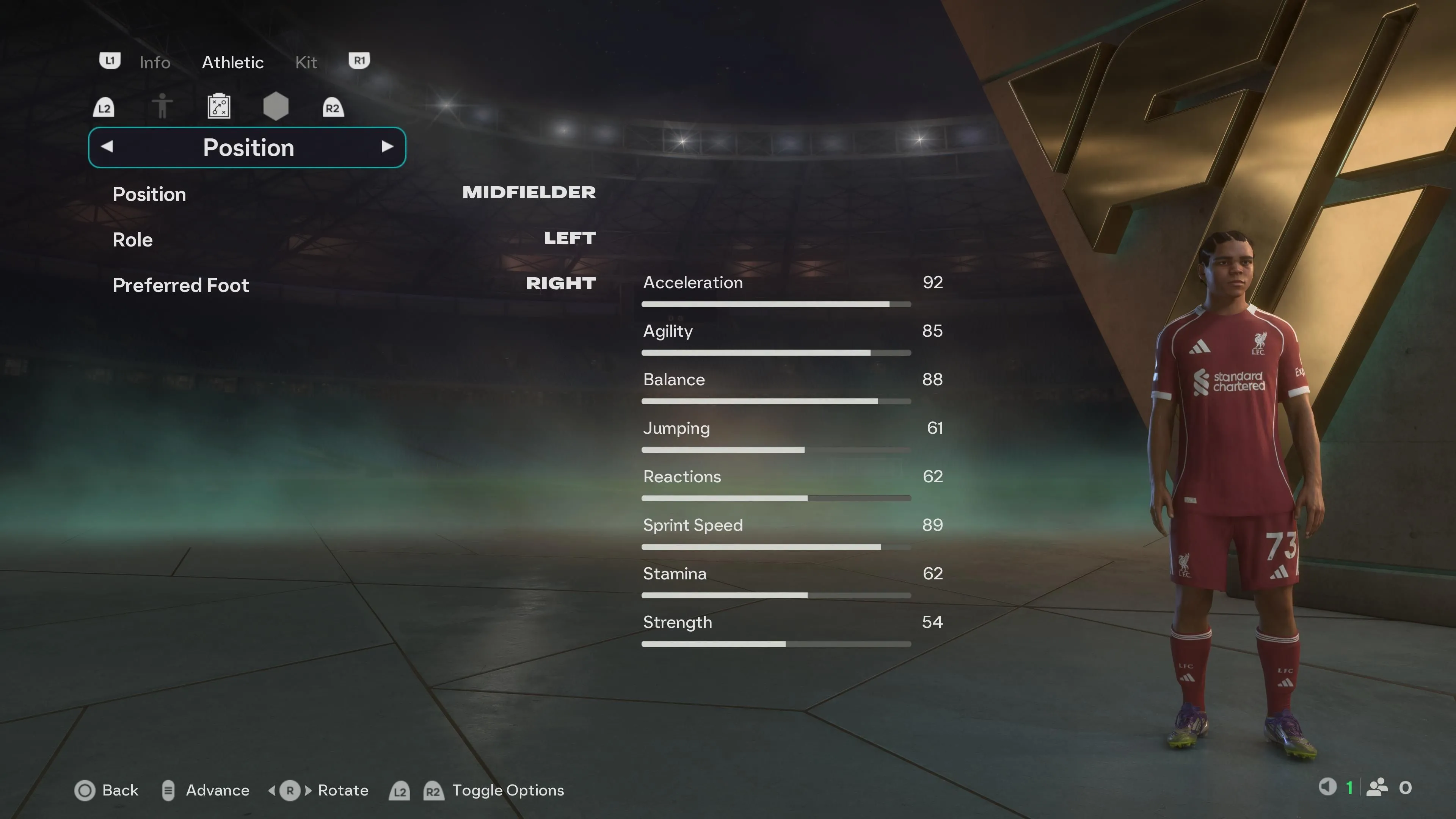Adjust the Jumping attribute bar
The width and height of the screenshot is (1456, 819).
tap(775, 450)
